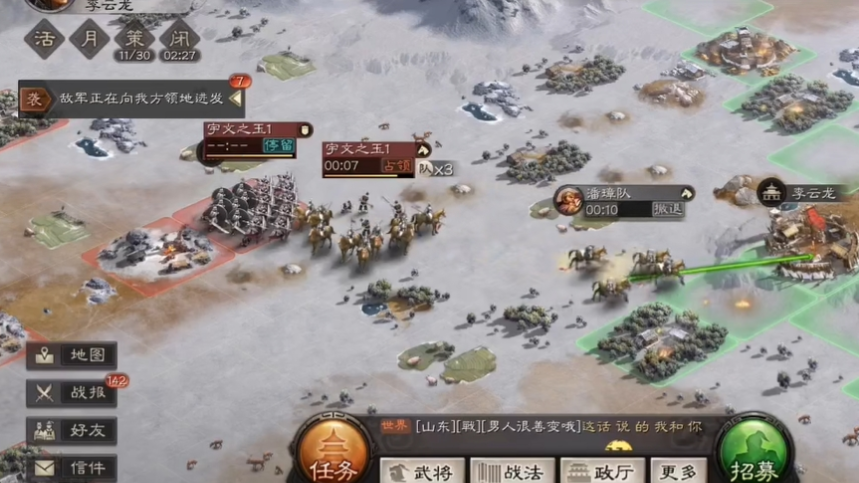Open the 月 diamond icon
This screenshot has width=859, height=483.
pos(90,39)
